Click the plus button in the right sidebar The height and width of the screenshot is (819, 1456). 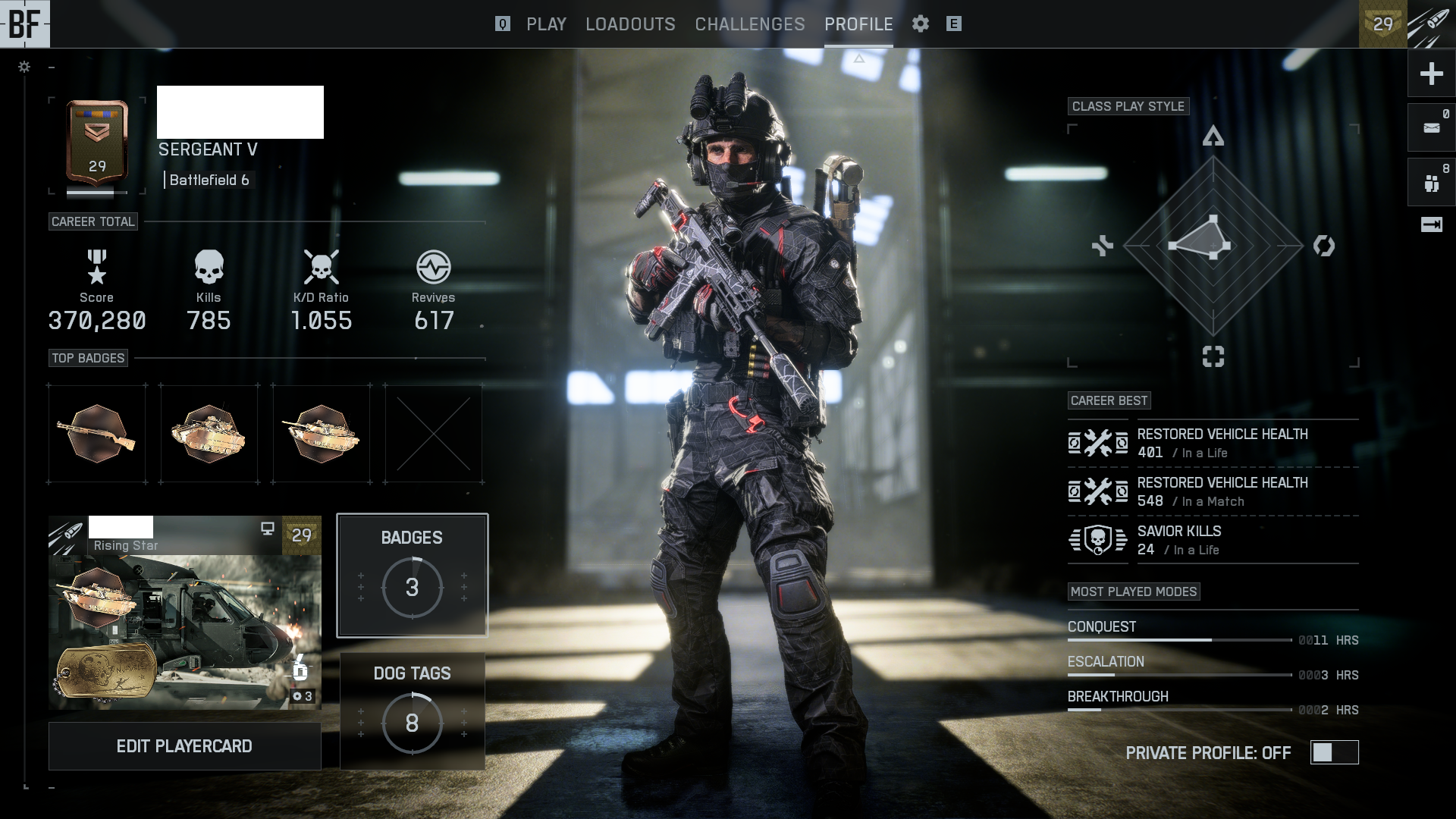tap(1431, 74)
